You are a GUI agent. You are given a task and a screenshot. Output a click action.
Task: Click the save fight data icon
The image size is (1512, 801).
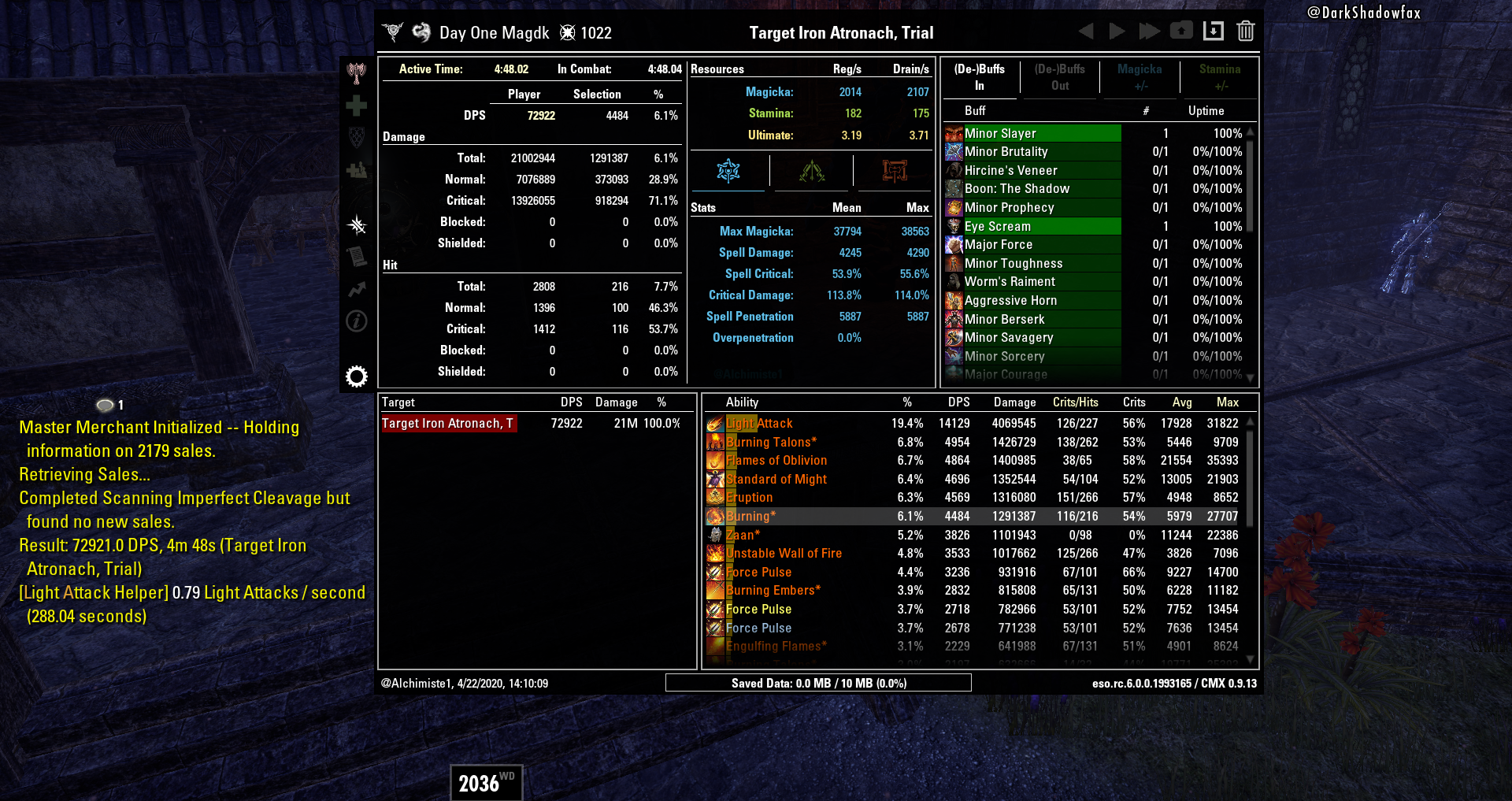(x=1214, y=32)
